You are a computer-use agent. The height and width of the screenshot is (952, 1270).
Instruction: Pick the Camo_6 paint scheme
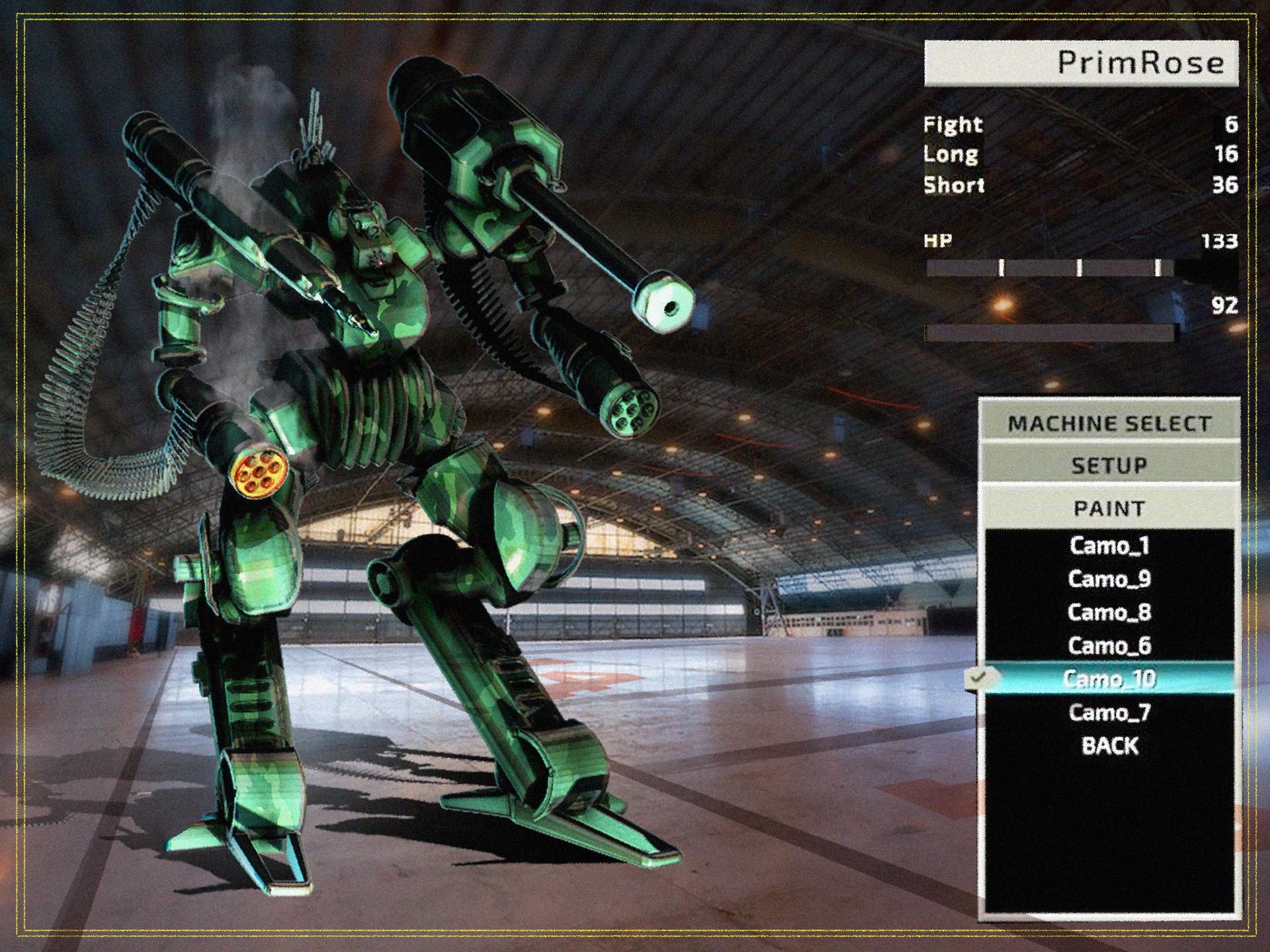pyautogui.click(x=1109, y=645)
